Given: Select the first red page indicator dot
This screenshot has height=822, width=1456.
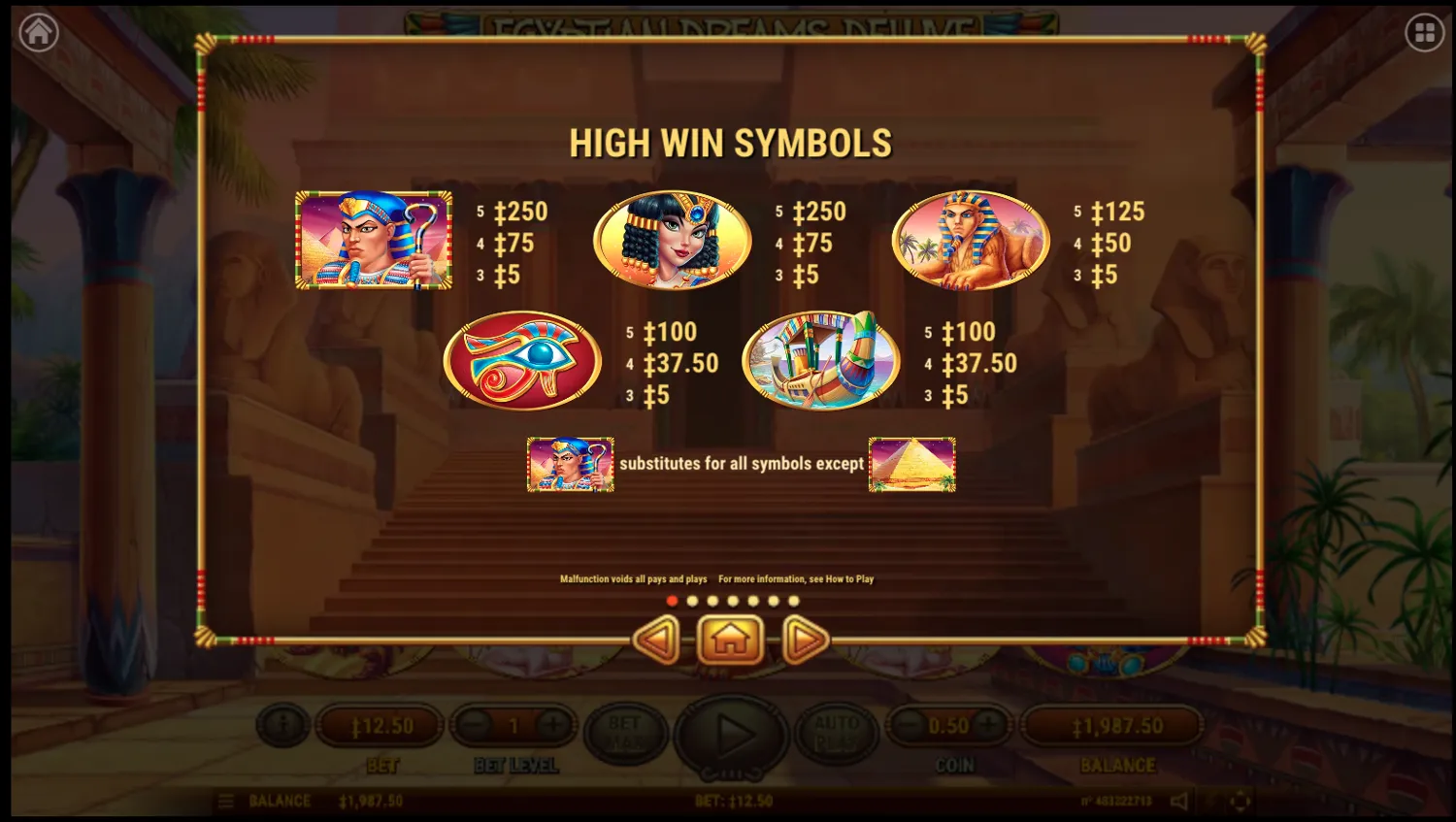Looking at the screenshot, I should [x=673, y=601].
